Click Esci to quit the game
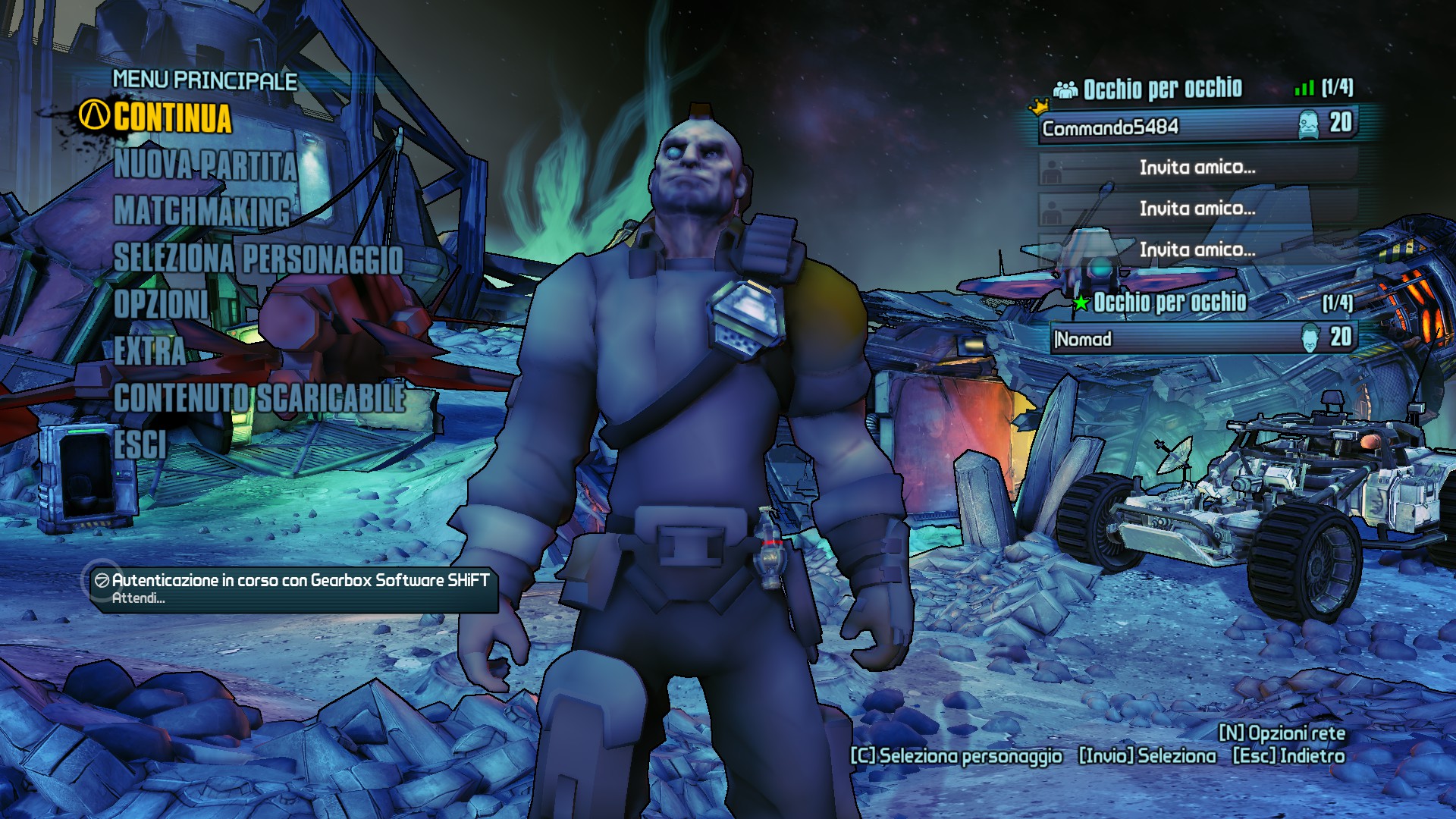1456x819 pixels. point(140,444)
